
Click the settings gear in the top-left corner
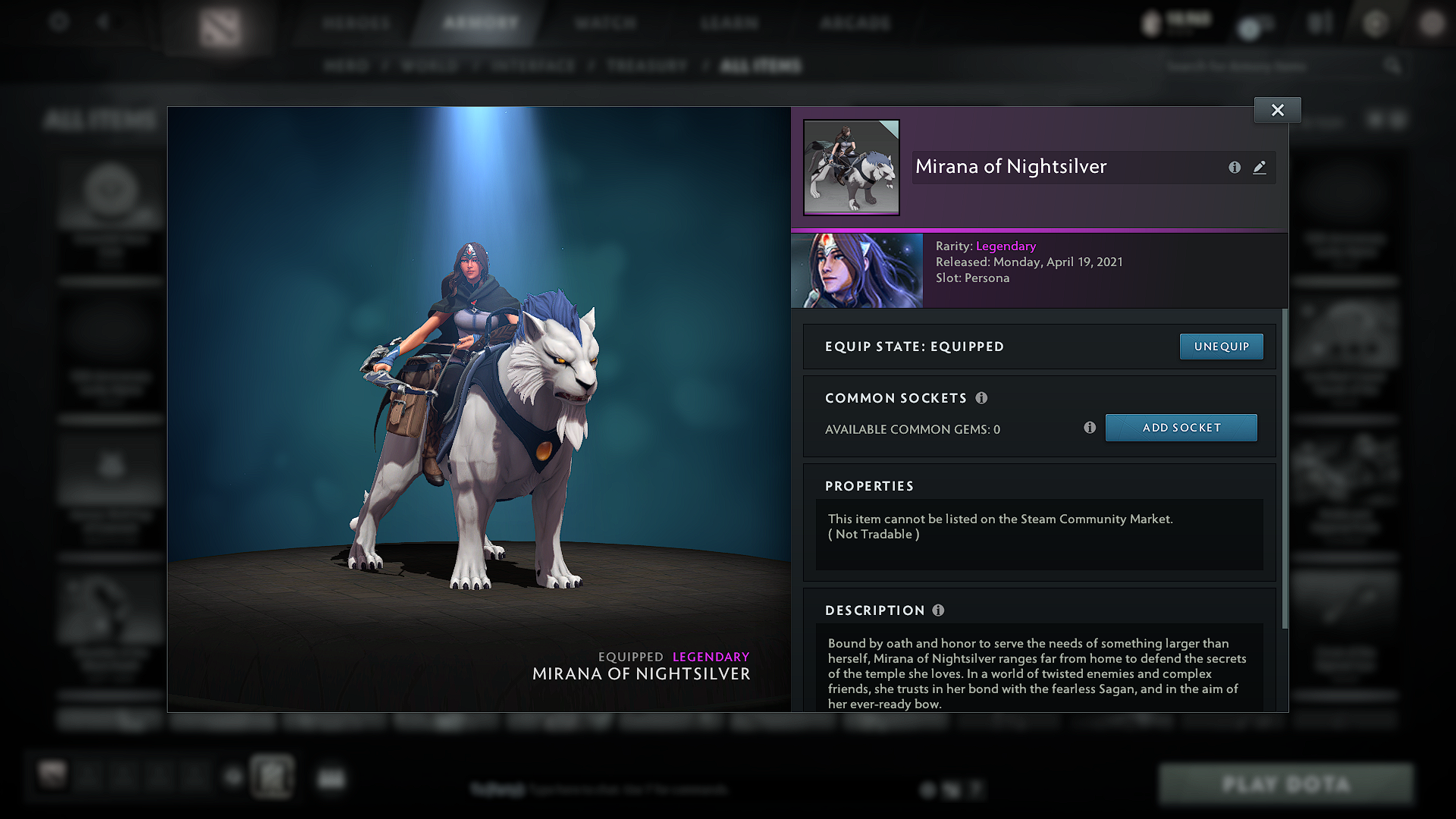(x=58, y=22)
